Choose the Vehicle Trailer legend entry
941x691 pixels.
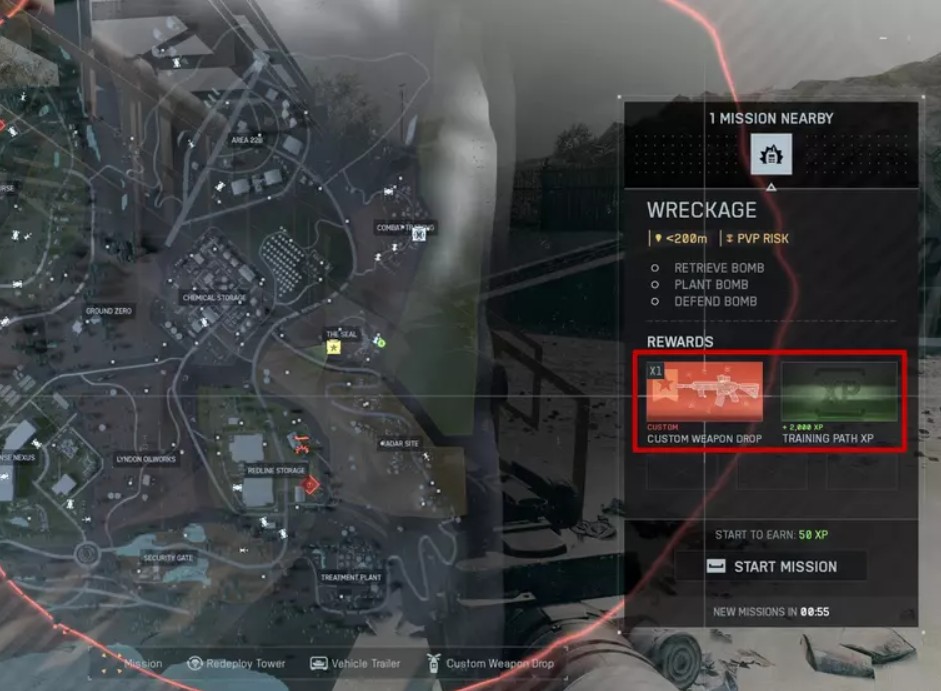click(x=355, y=663)
